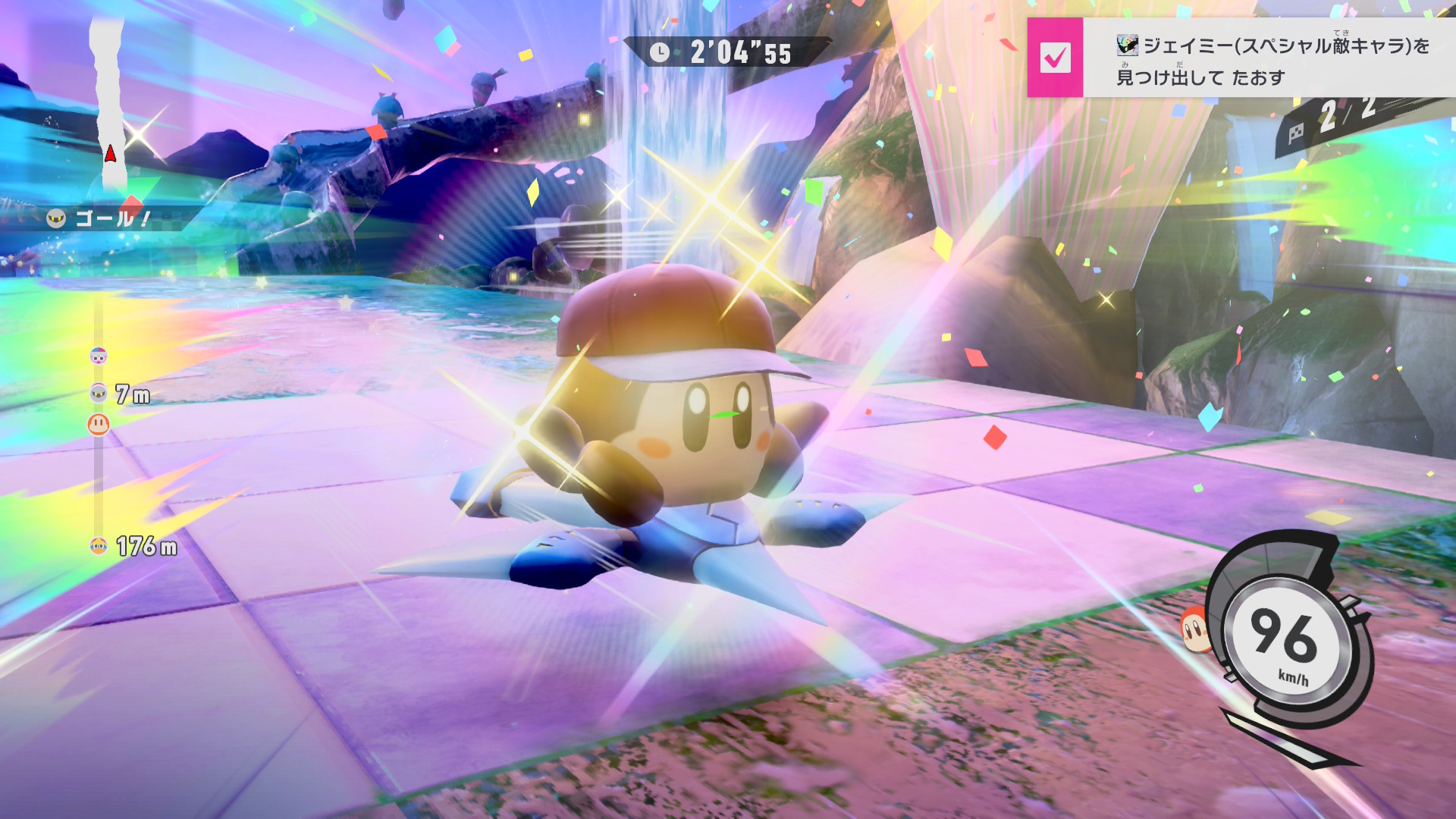Viewport: 1456px width, 819px height.
Task: Select the pink checkmark box on the checklist banner
Action: pyautogui.click(x=1055, y=57)
